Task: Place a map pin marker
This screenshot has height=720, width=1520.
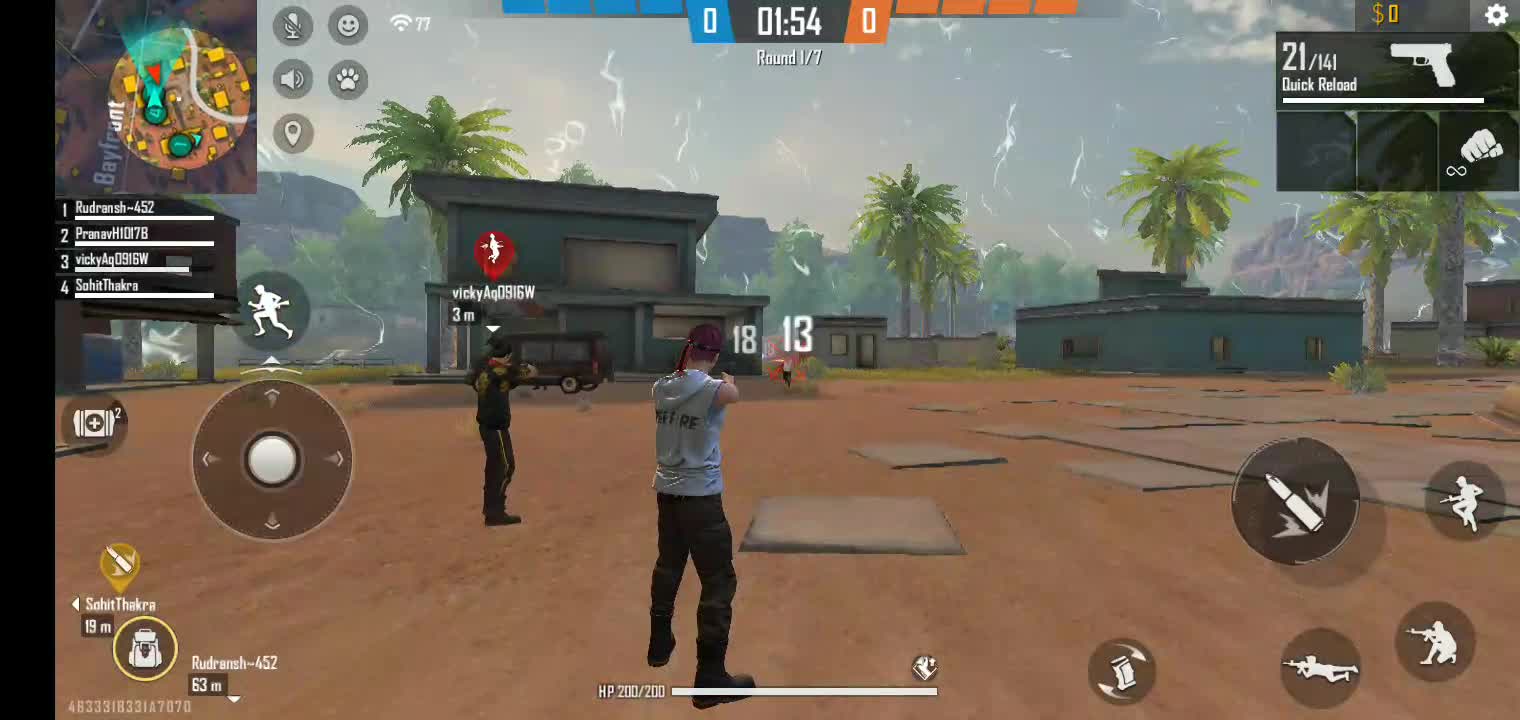Action: click(x=293, y=133)
